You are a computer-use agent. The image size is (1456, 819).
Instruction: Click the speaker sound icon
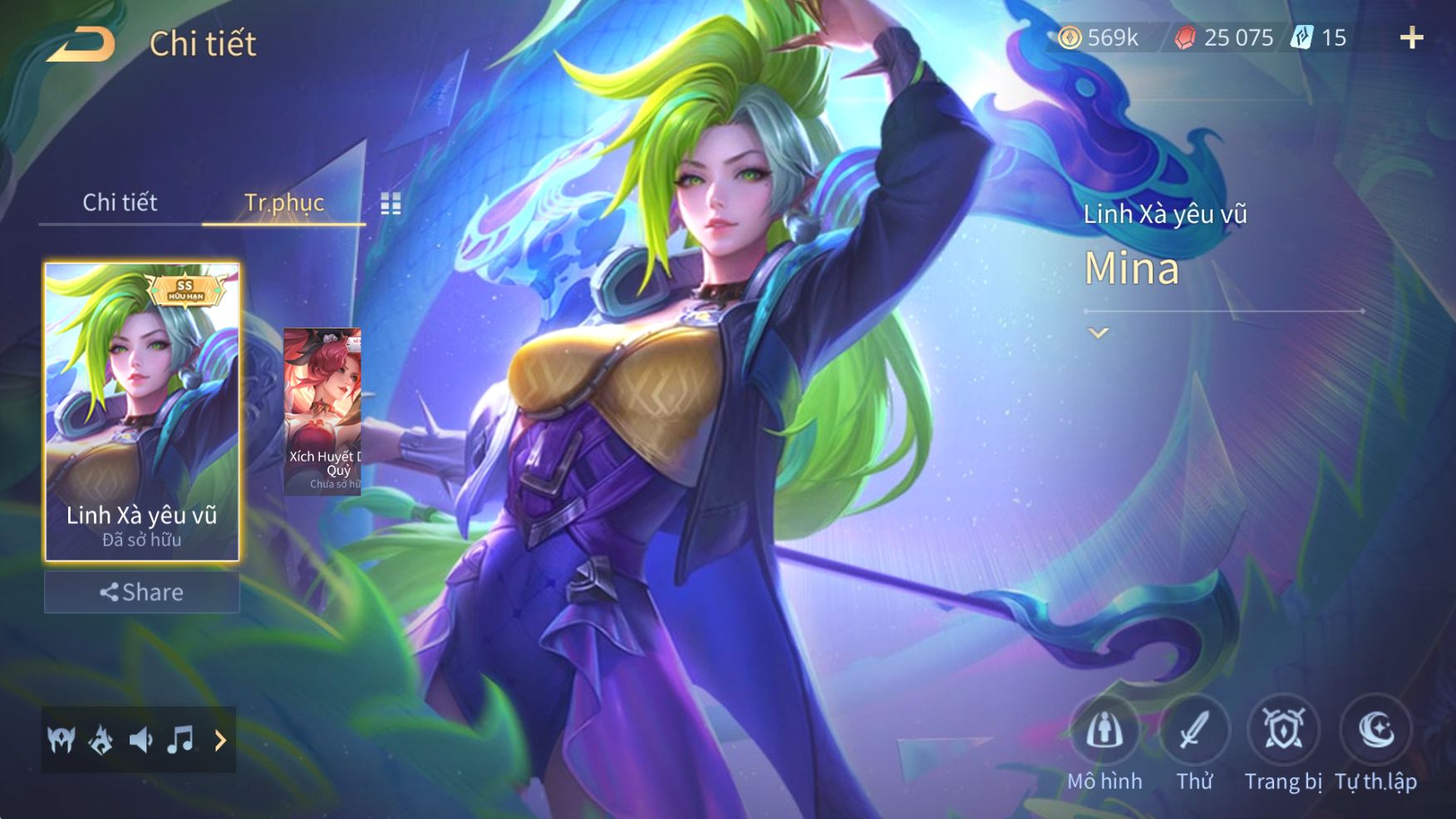point(140,739)
